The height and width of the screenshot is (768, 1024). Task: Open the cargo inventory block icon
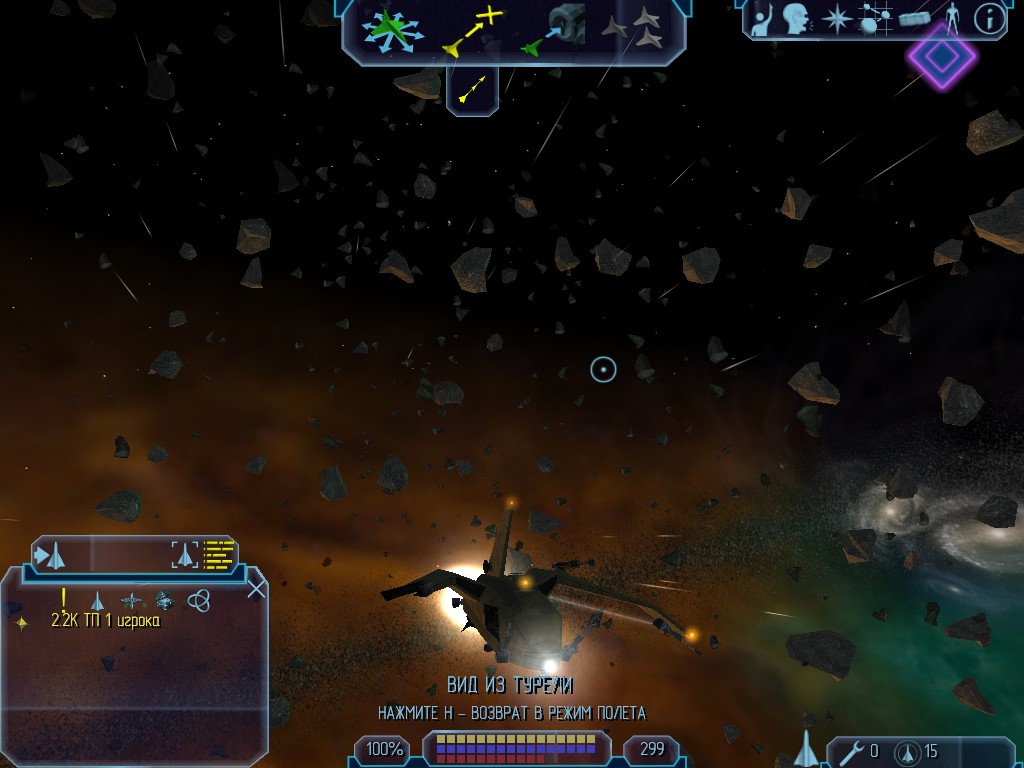click(x=914, y=19)
